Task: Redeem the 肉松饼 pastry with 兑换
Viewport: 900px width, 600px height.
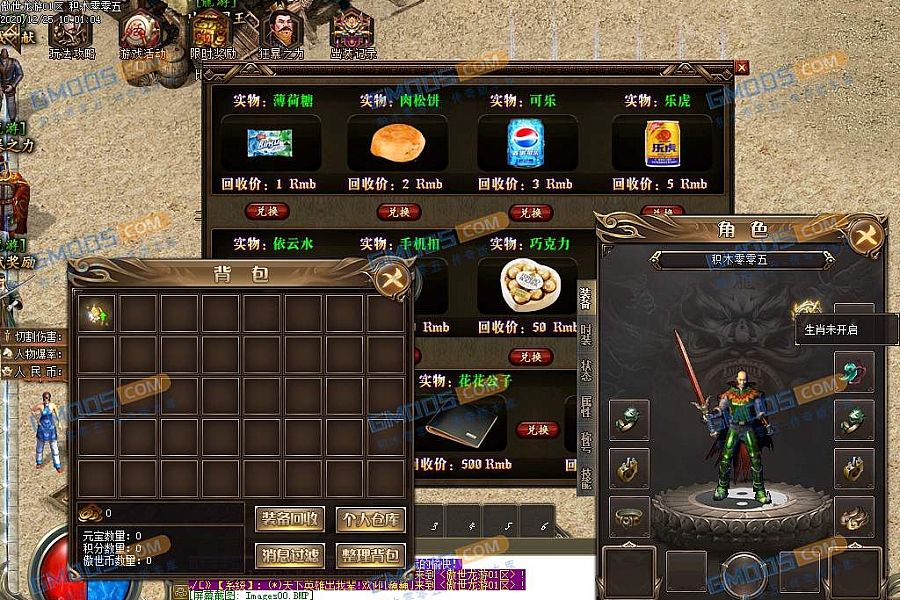Action: 398,212
